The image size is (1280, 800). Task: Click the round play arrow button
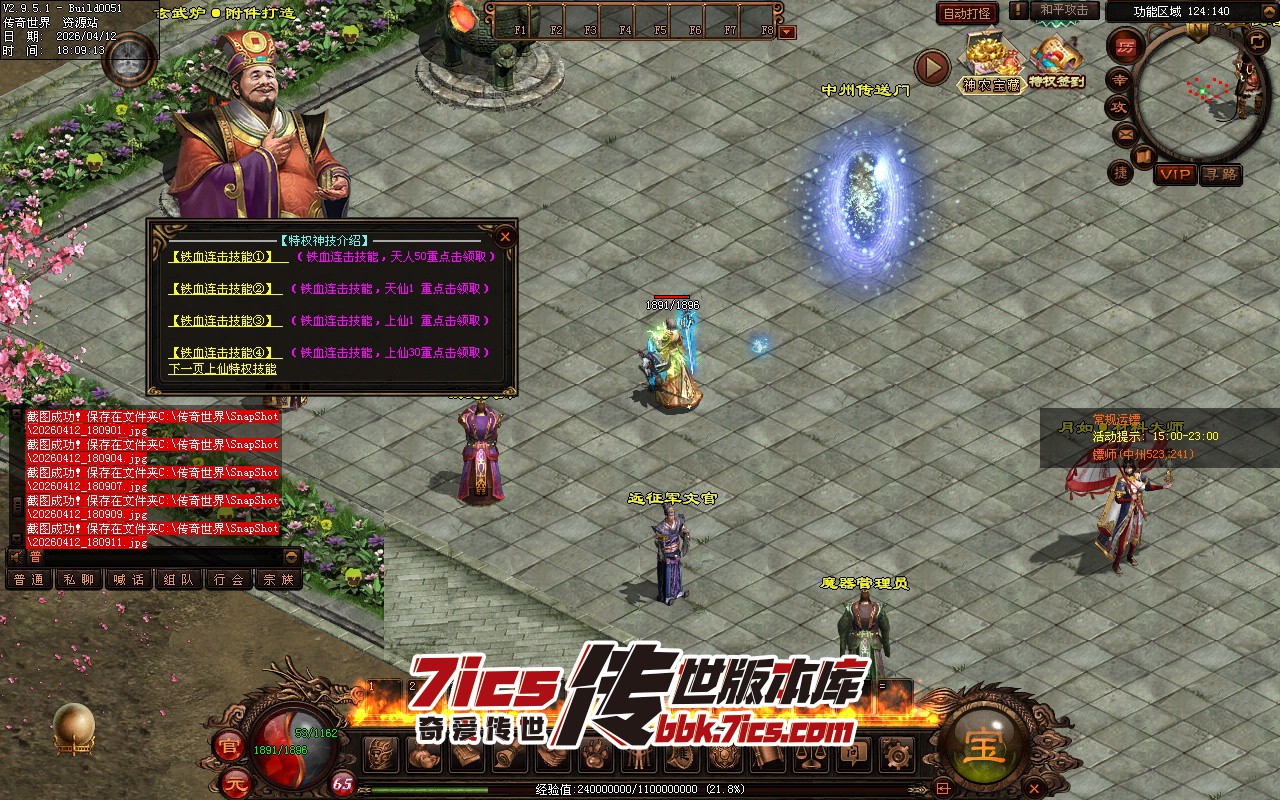pos(932,68)
